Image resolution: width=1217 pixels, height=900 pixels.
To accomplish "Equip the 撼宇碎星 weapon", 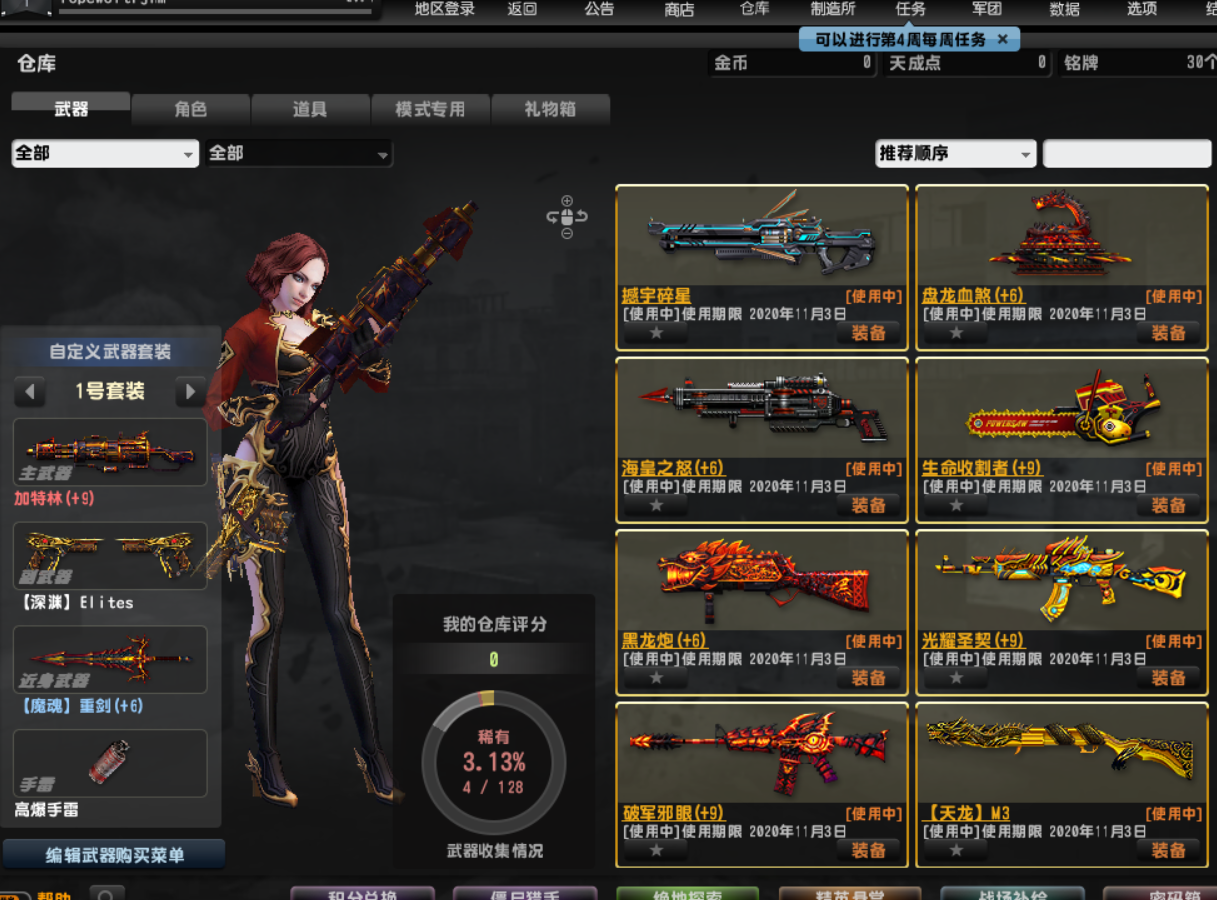I will click(x=868, y=333).
